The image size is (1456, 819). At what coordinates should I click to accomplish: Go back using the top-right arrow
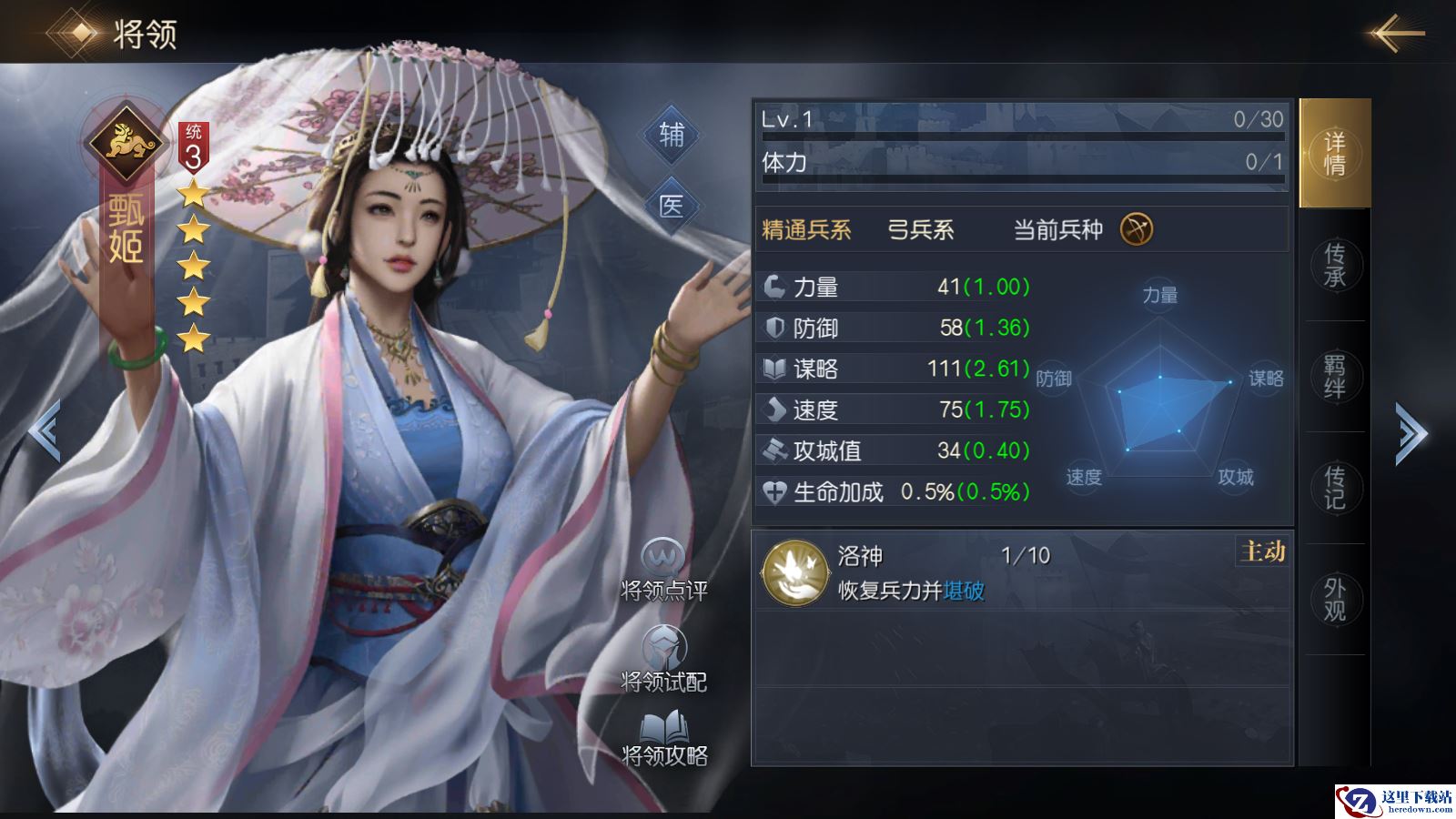(x=1397, y=35)
